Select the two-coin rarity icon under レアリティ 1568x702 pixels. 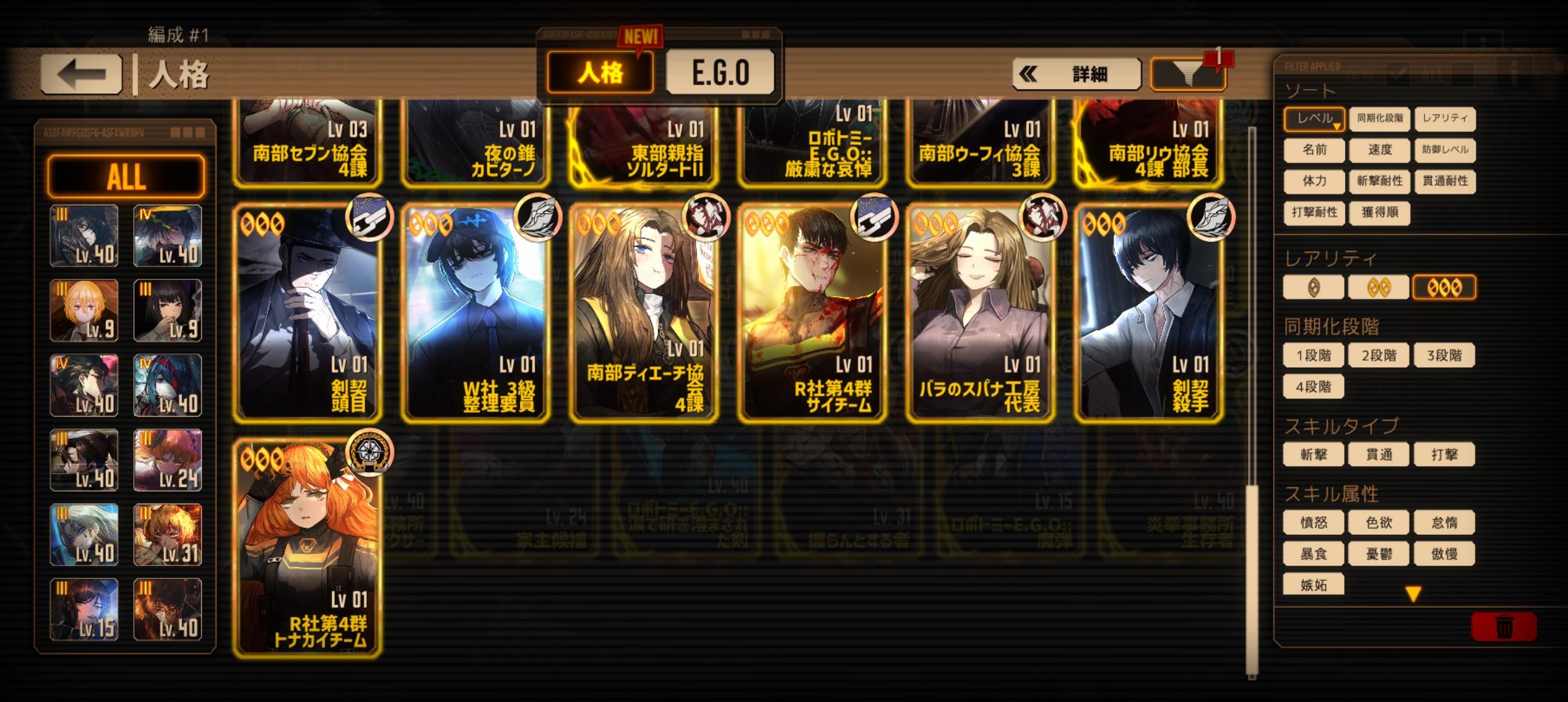(1379, 287)
